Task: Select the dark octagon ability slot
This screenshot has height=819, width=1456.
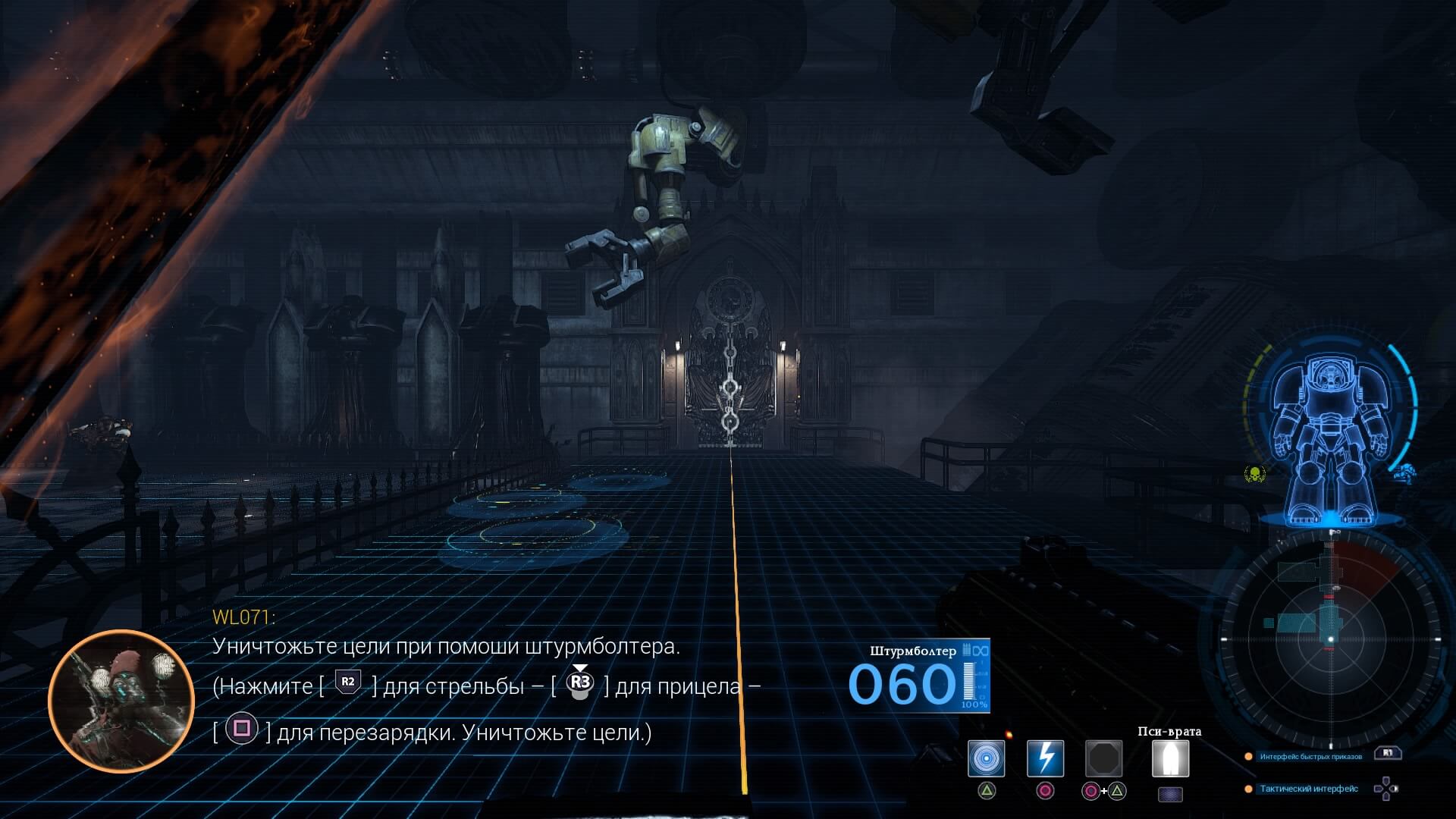Action: pyautogui.click(x=1103, y=758)
